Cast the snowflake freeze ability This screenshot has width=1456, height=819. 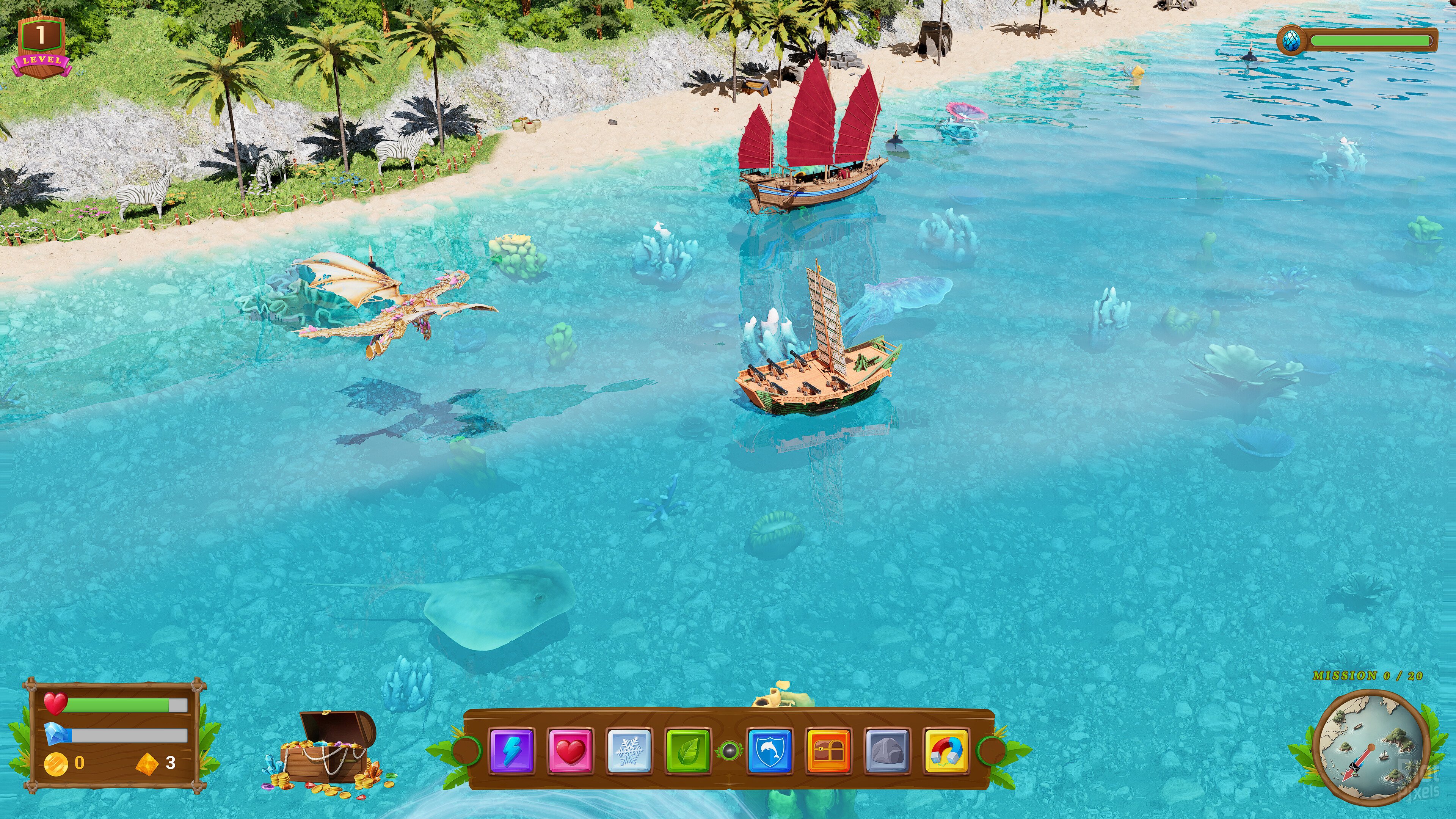tap(629, 751)
